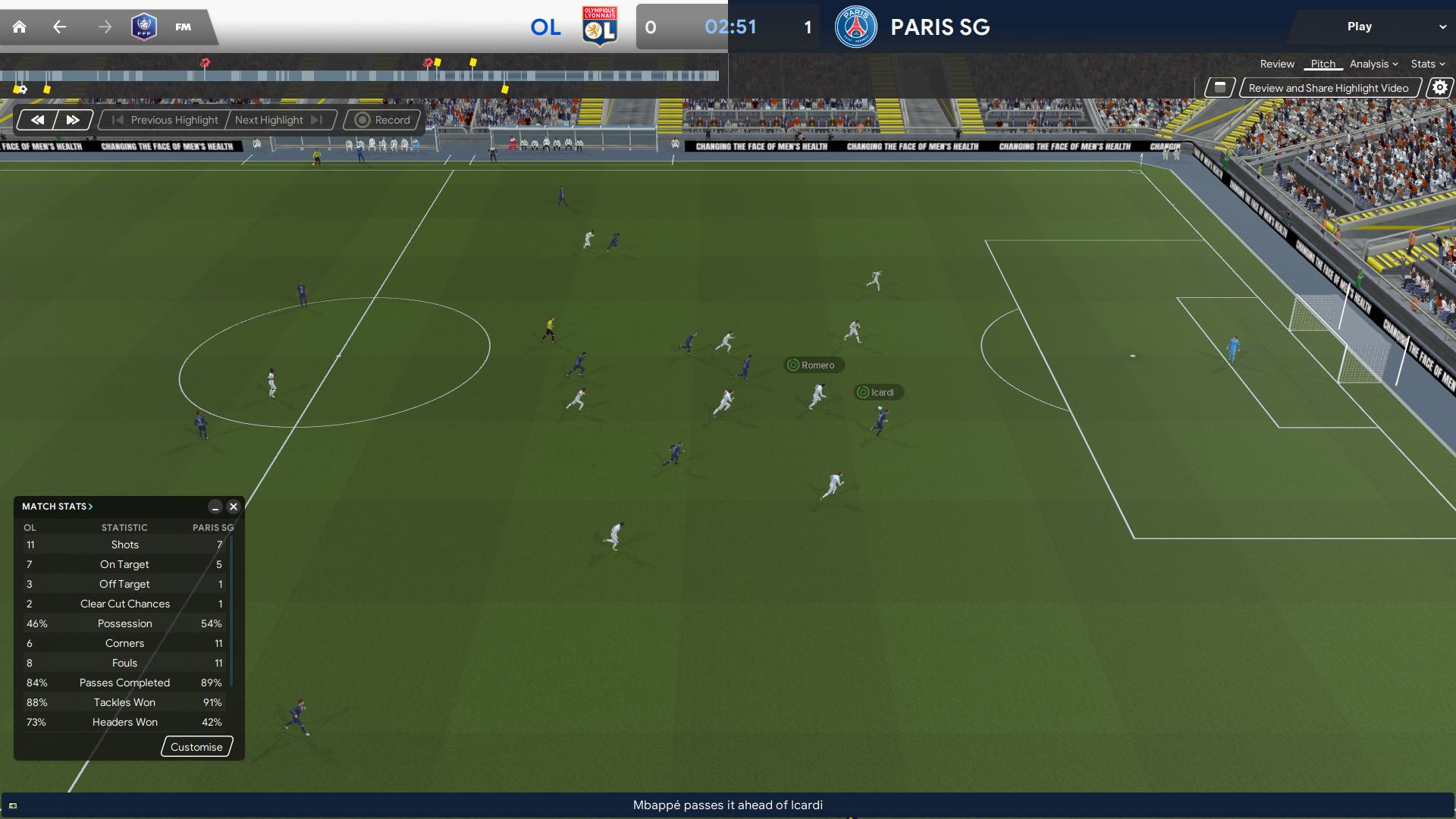Viewport: 1456px width, 819px height.
Task: Open the Match Stats header link
Action: pos(57,507)
